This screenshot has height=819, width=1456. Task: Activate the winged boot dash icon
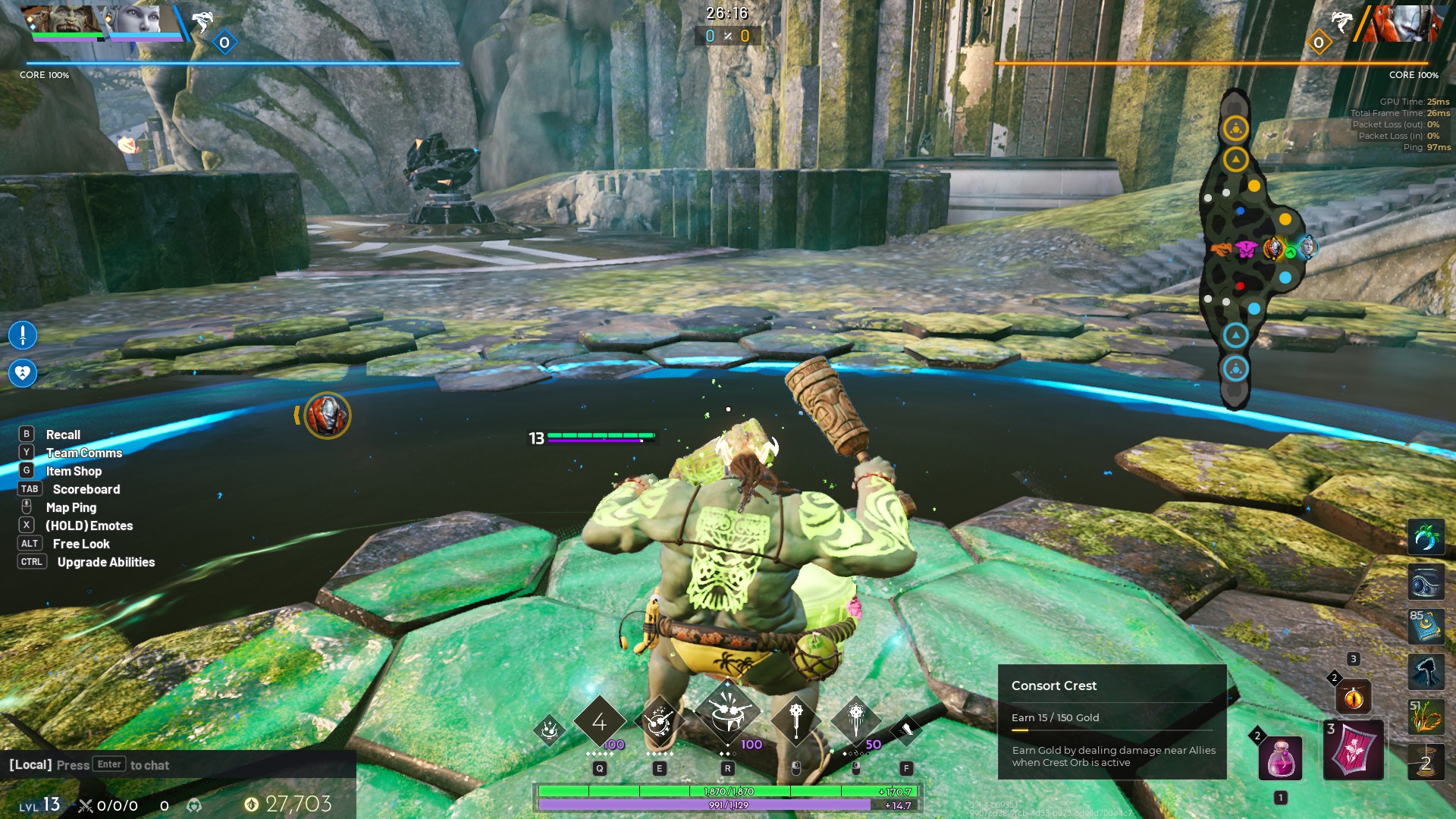[x=905, y=730]
